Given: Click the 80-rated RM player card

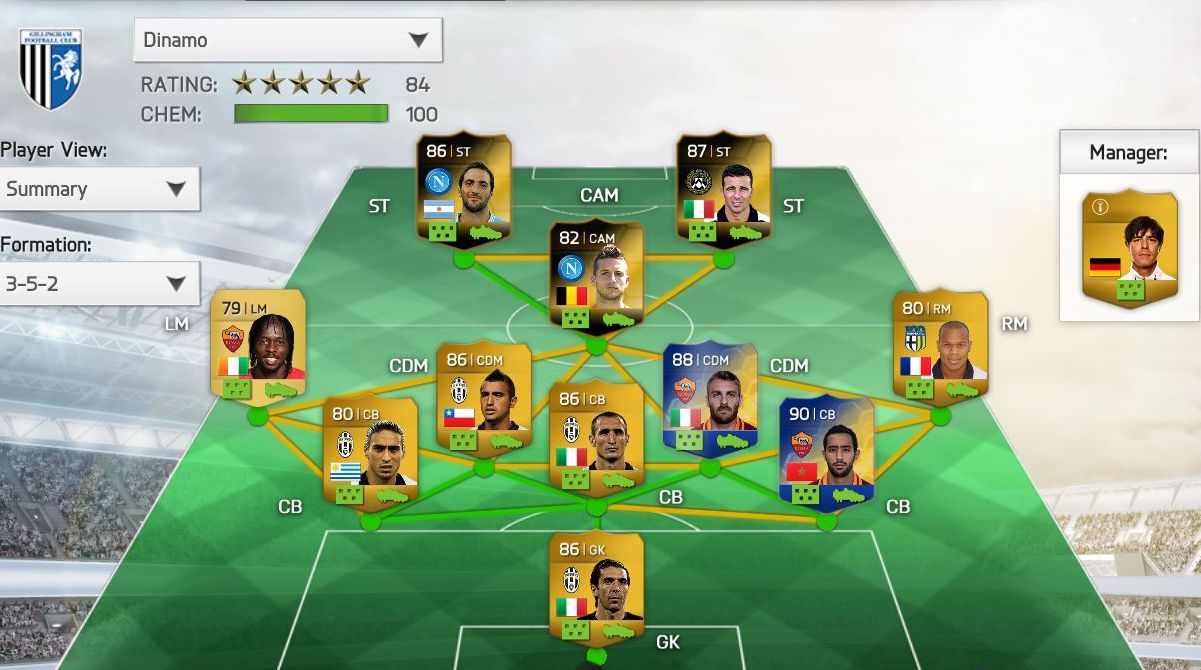Looking at the screenshot, I should pos(940,348).
